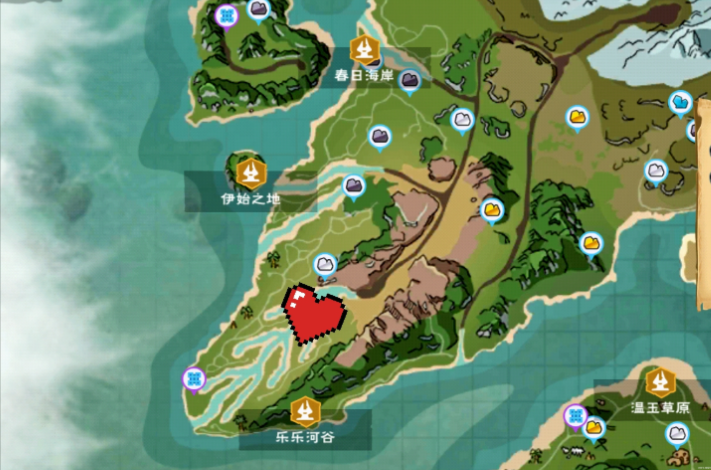
Task: Choose the 乐乐河谷 travel point
Action: pyautogui.click(x=305, y=410)
